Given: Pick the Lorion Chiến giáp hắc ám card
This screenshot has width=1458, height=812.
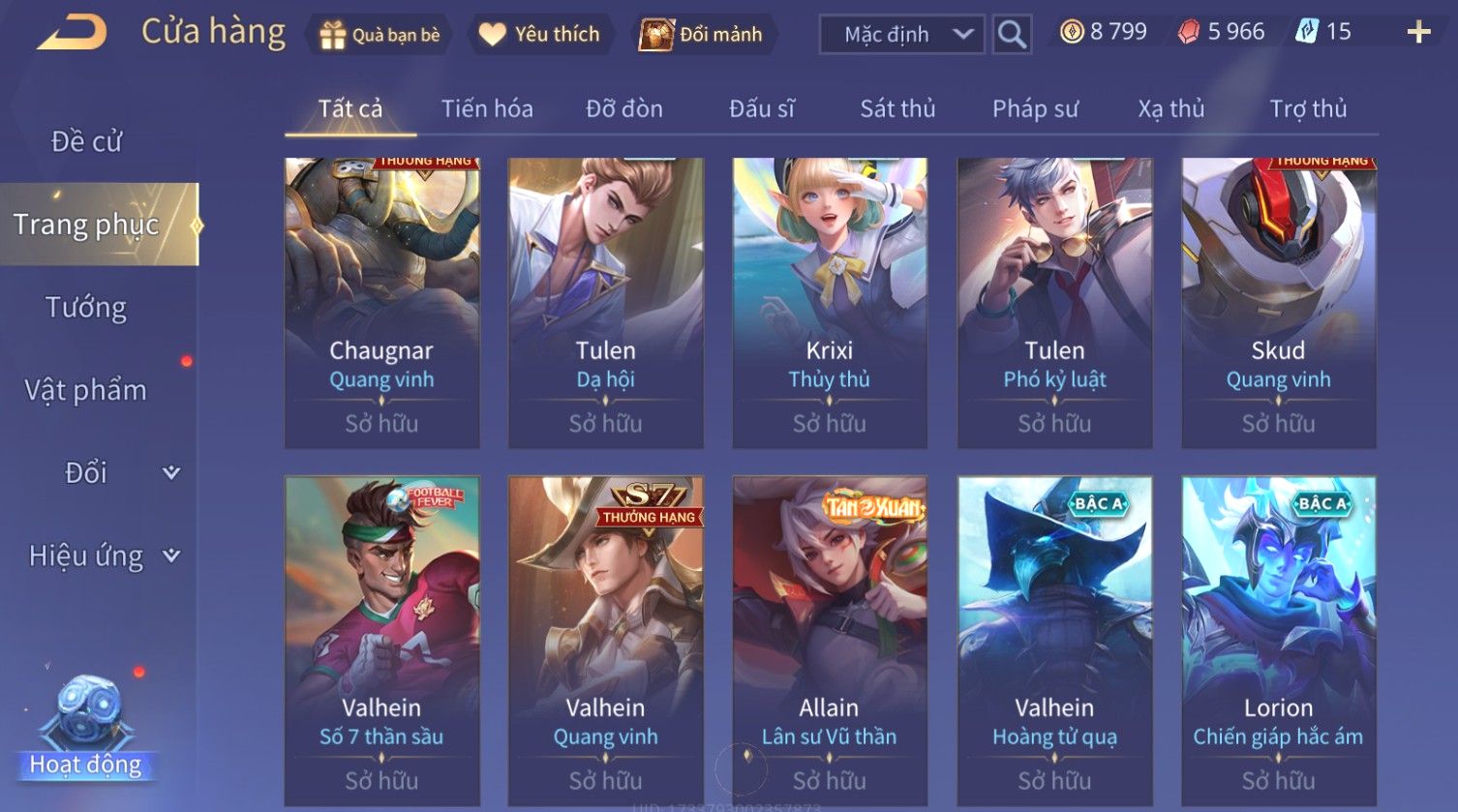Looking at the screenshot, I should [x=1278, y=639].
